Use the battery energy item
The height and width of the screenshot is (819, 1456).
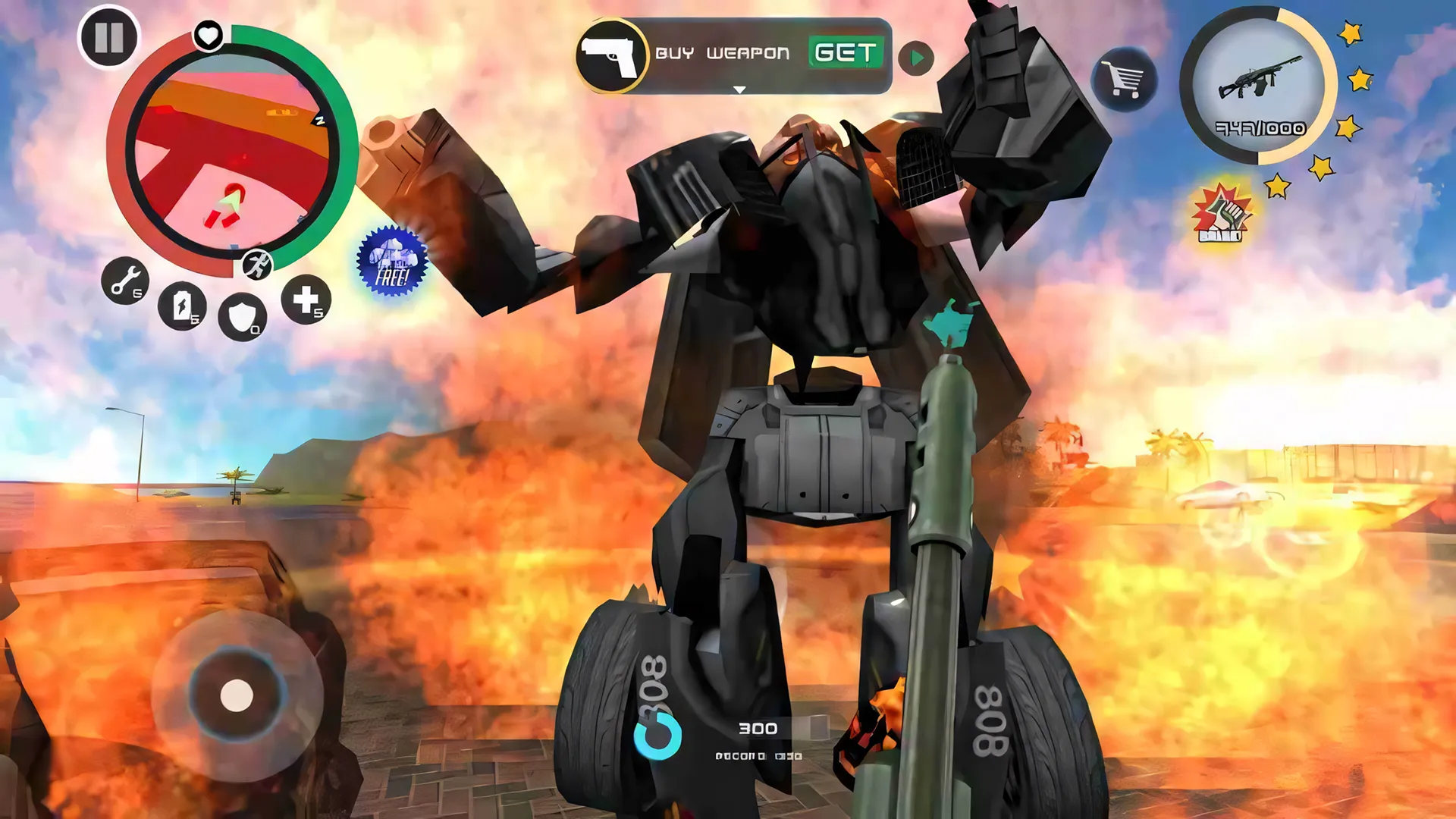tap(182, 306)
